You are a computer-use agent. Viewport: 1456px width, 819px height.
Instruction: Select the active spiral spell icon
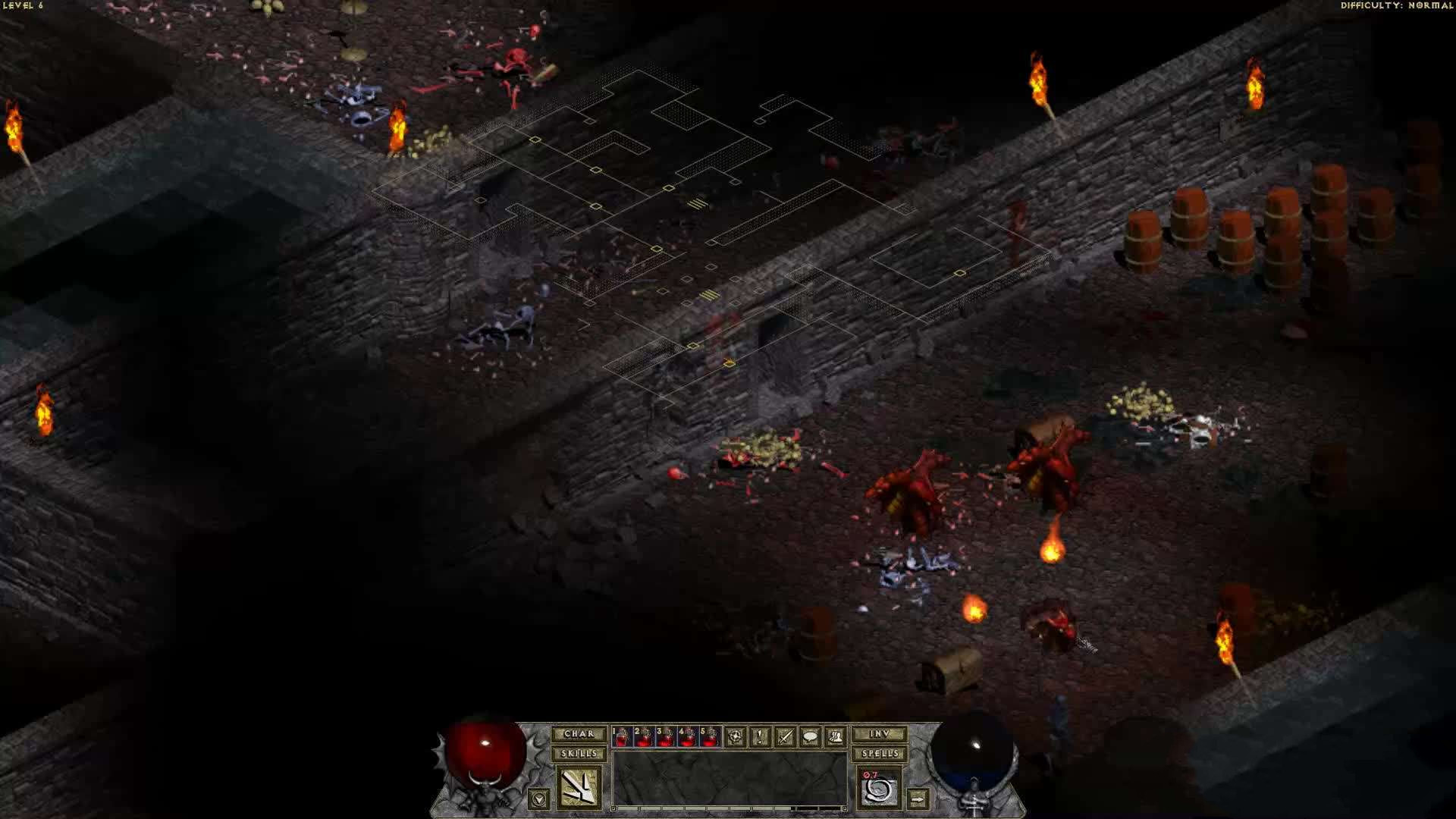pyautogui.click(x=880, y=788)
